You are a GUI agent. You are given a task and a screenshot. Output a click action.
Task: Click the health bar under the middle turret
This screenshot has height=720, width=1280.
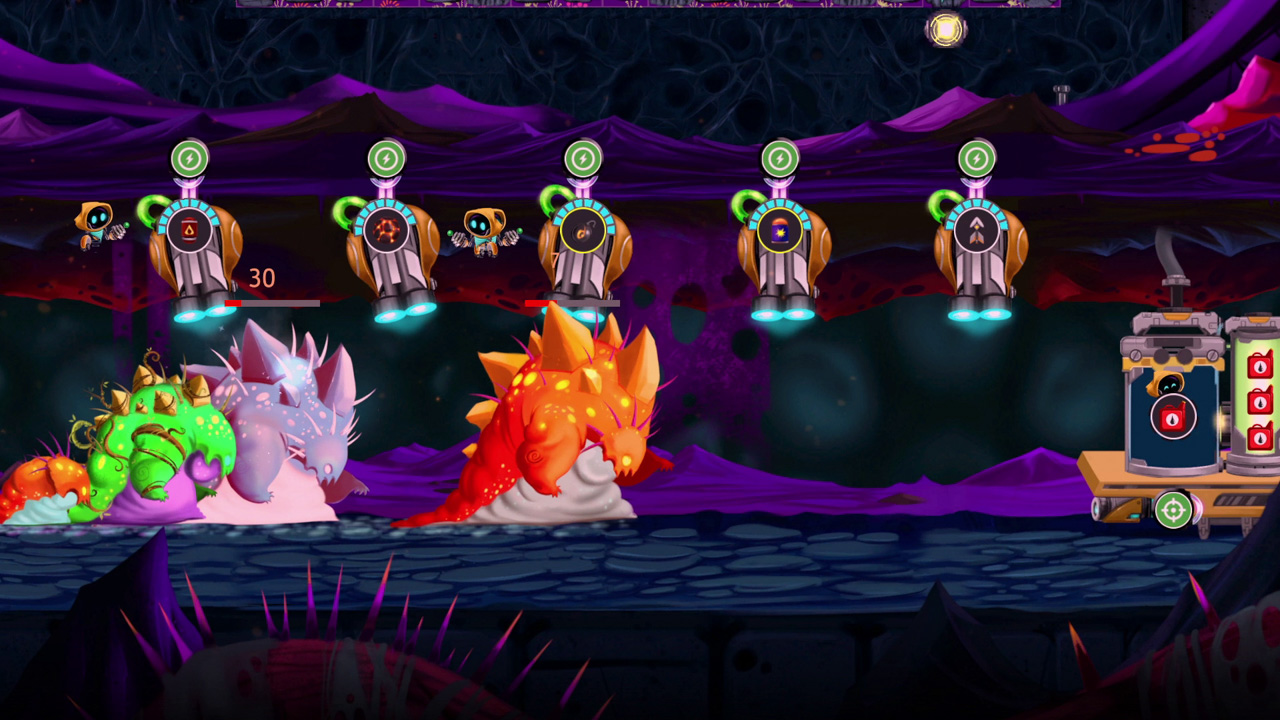coord(570,303)
